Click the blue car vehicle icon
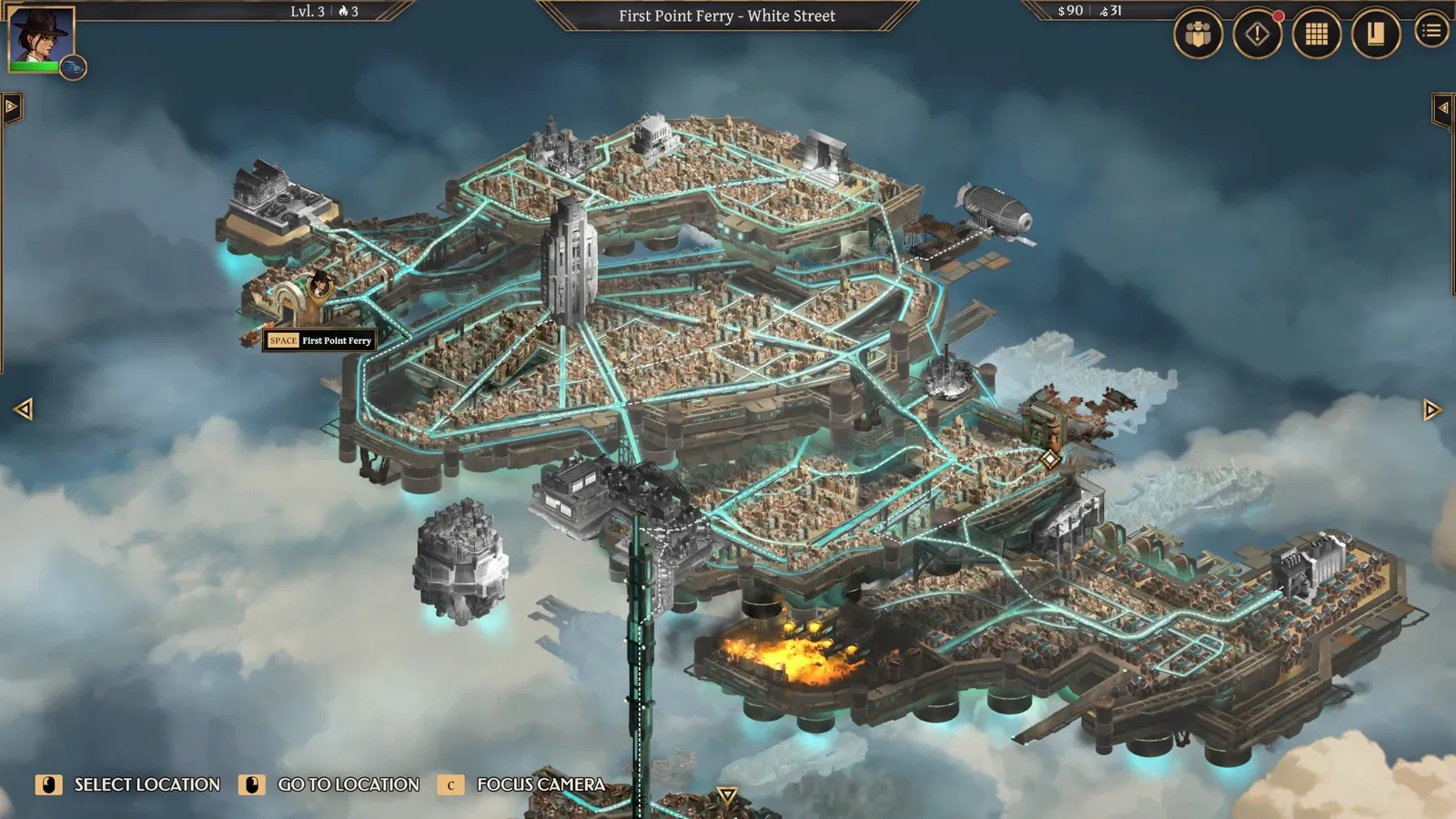The image size is (1456, 819). coord(73,67)
